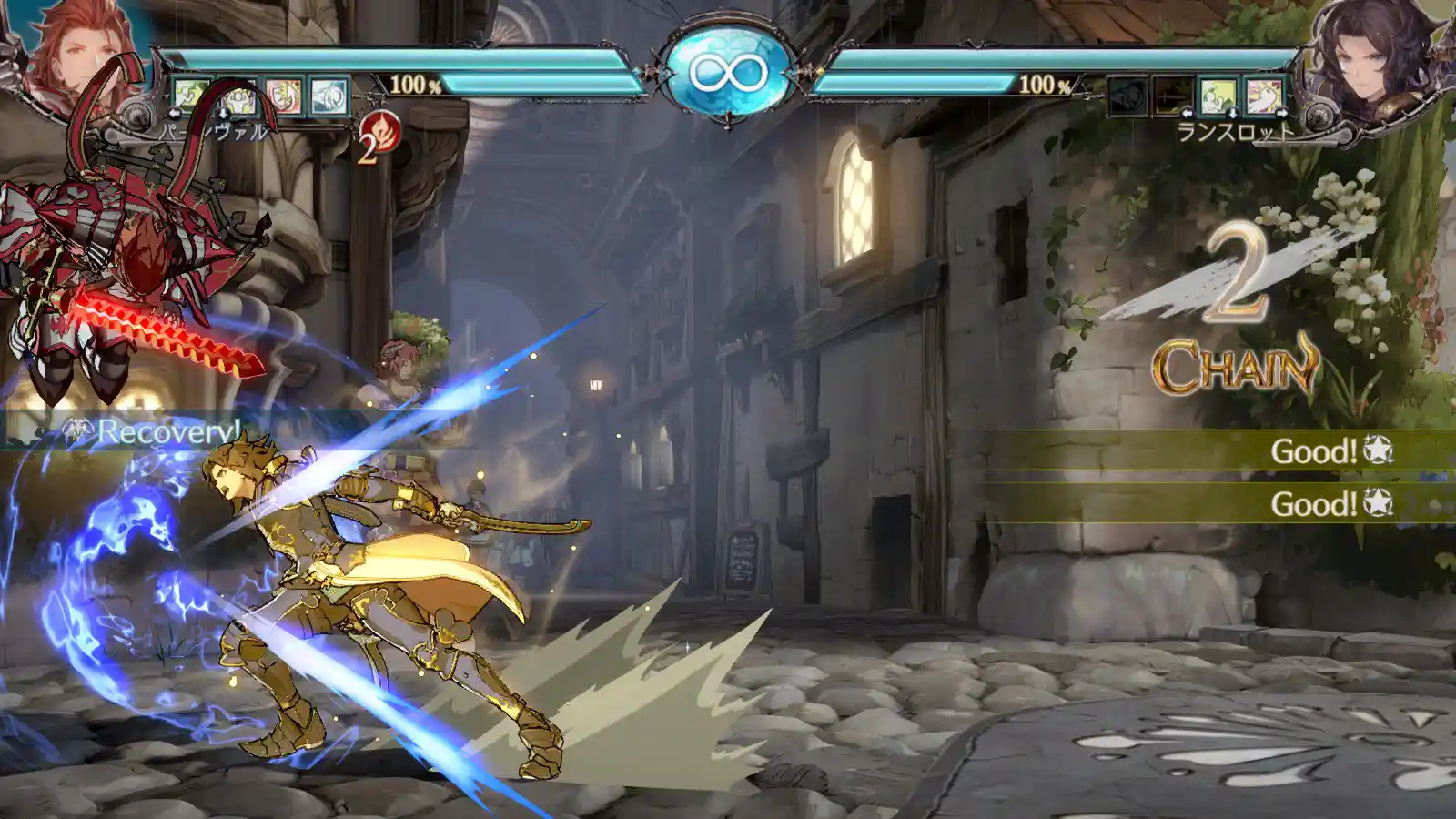Select Lancelot's dimmed sword skill icon

point(1173,96)
